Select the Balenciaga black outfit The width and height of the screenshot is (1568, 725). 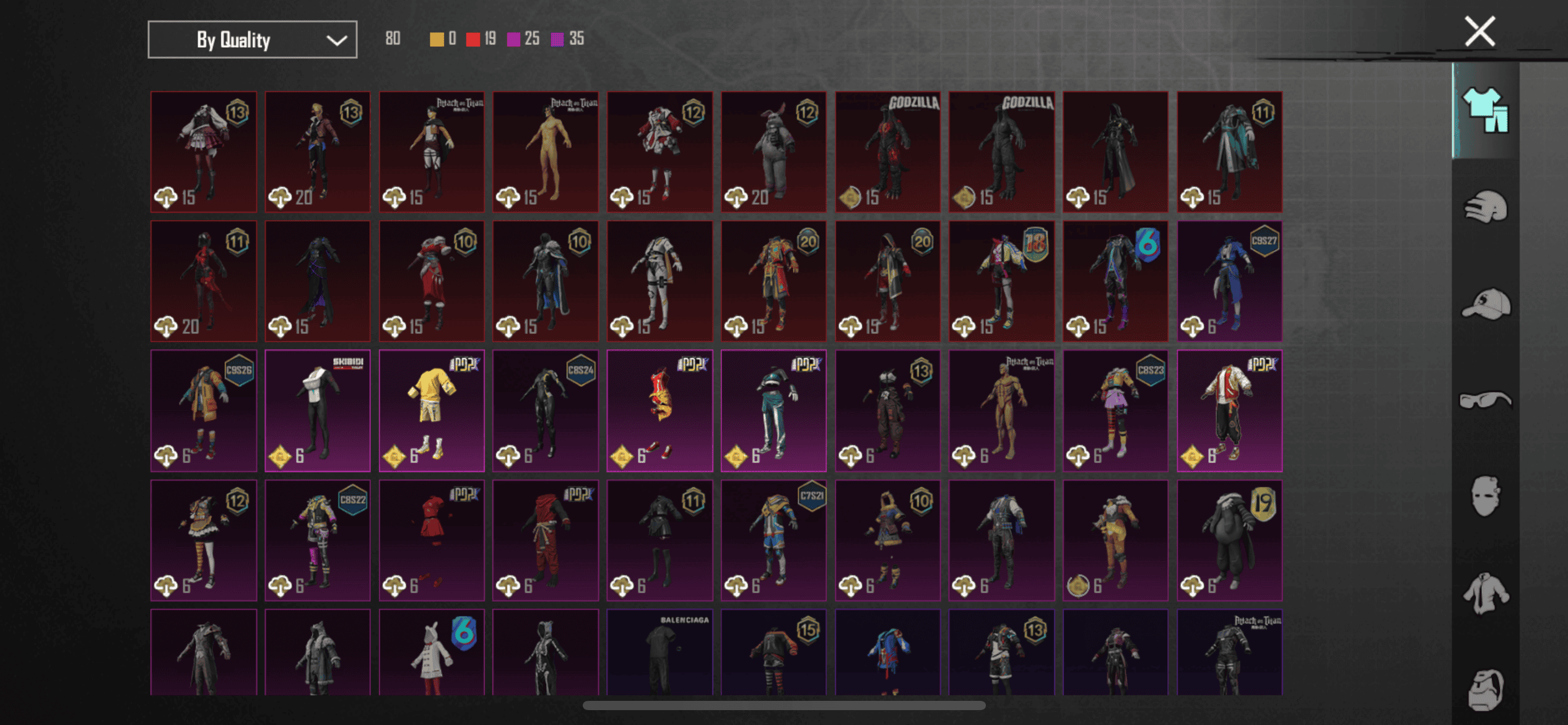tap(660, 652)
